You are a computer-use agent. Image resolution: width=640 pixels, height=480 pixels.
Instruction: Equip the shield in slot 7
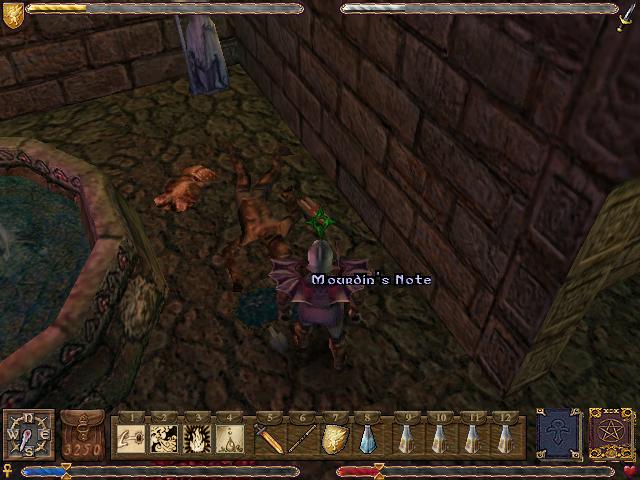click(x=336, y=438)
